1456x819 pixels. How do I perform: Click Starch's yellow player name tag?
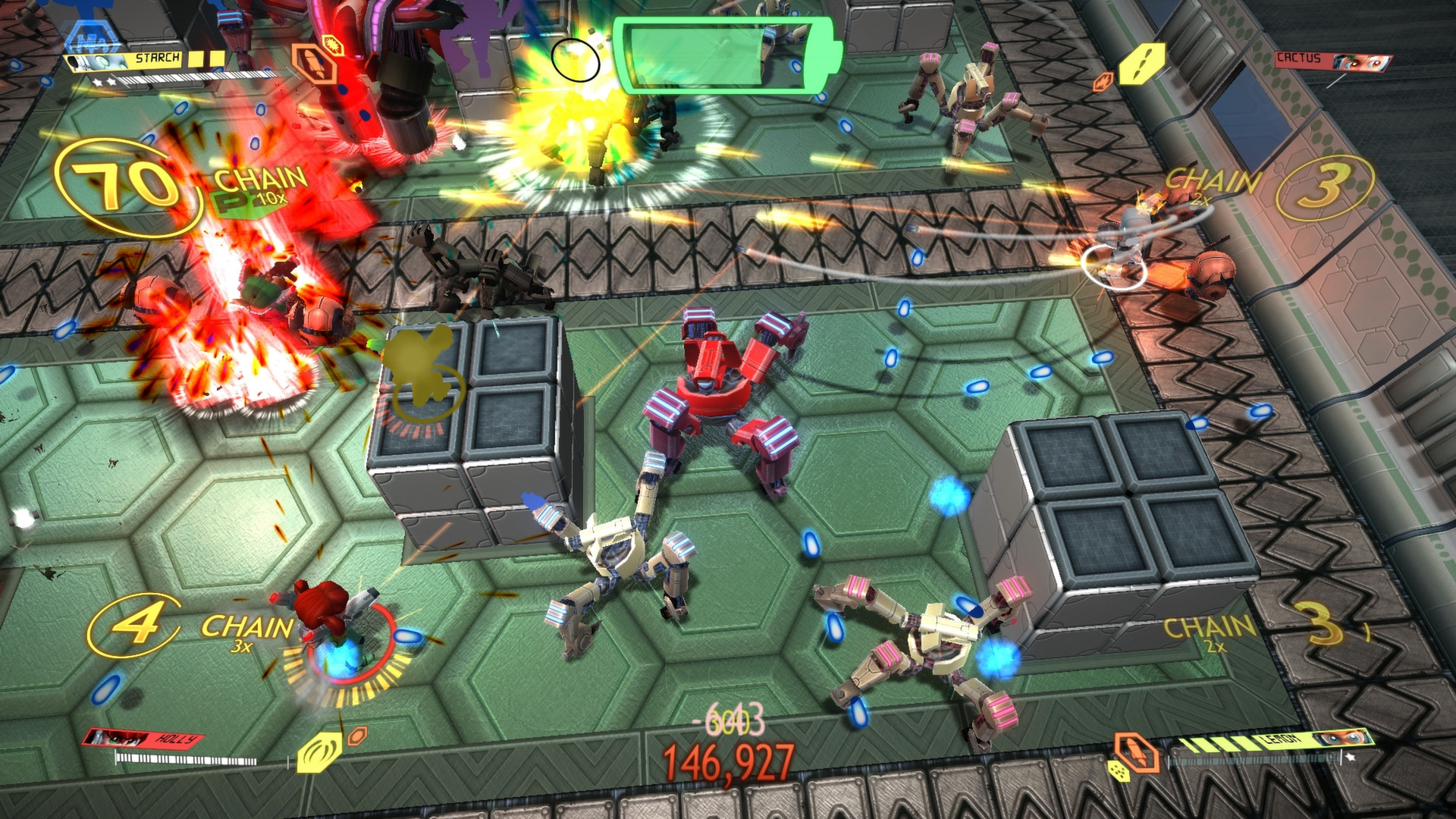pyautogui.click(x=157, y=58)
